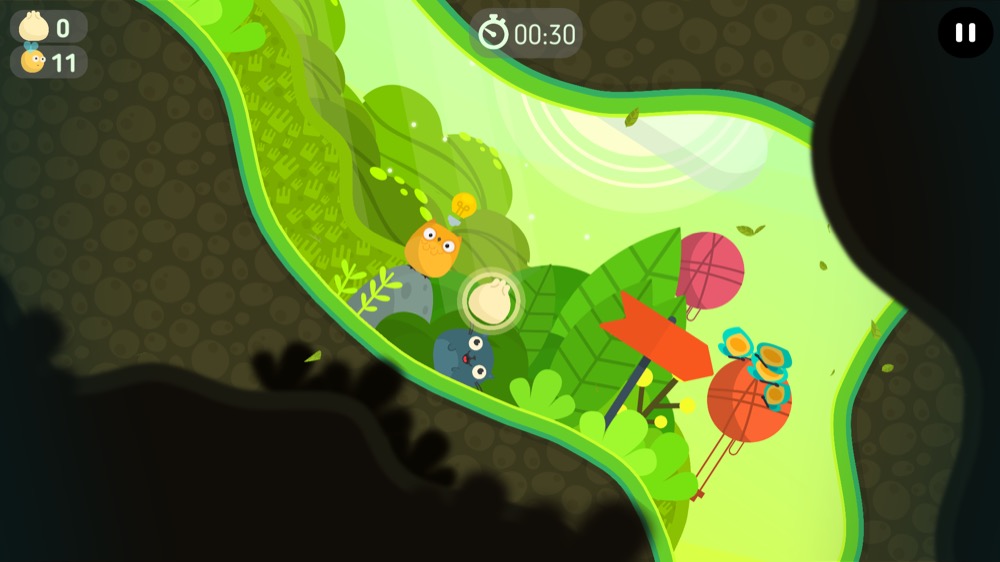The width and height of the screenshot is (1000, 562).
Task: Pause the game with the pause button
Action: (x=965, y=33)
